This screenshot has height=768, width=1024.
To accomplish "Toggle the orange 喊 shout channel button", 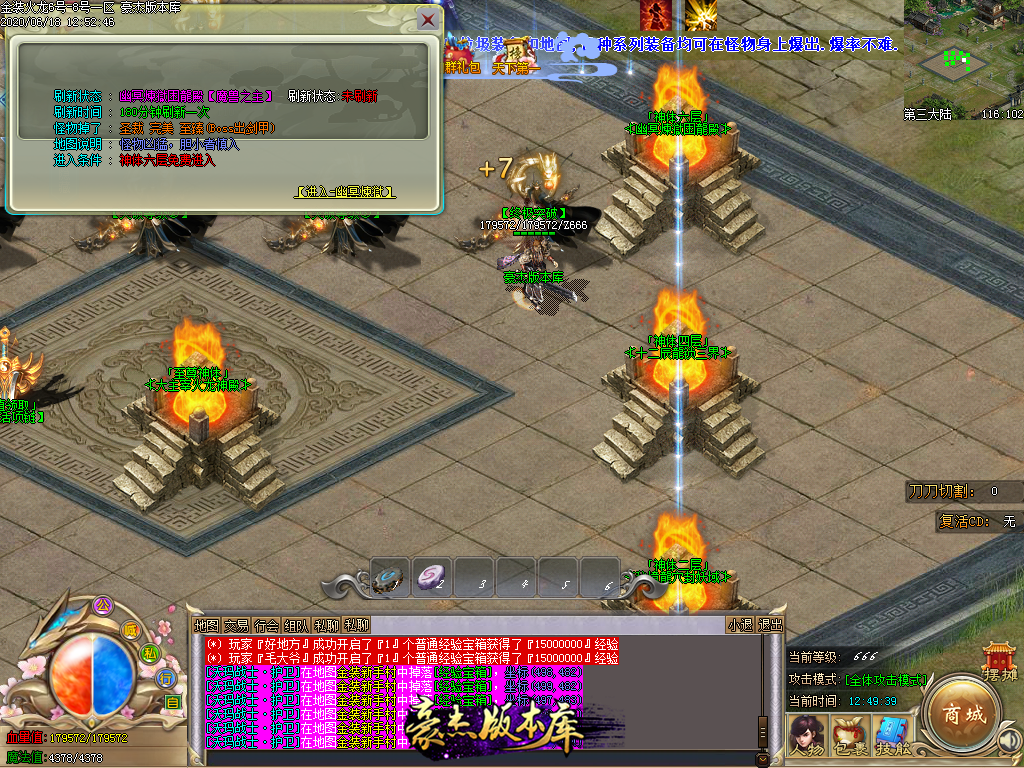I will [130, 629].
